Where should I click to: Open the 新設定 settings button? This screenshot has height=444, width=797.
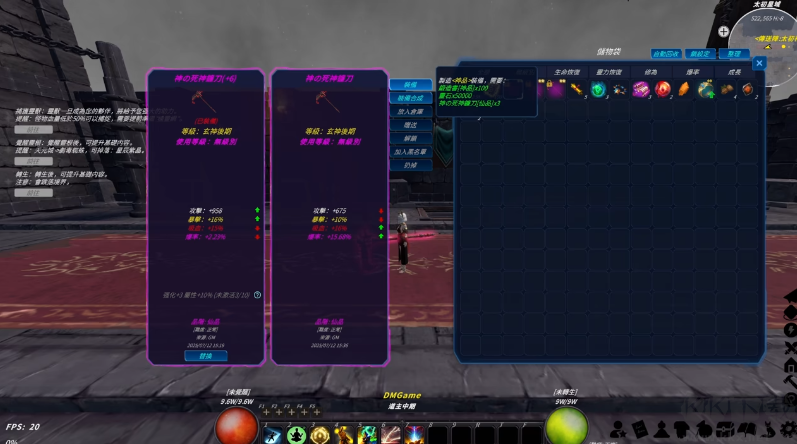tap(701, 53)
